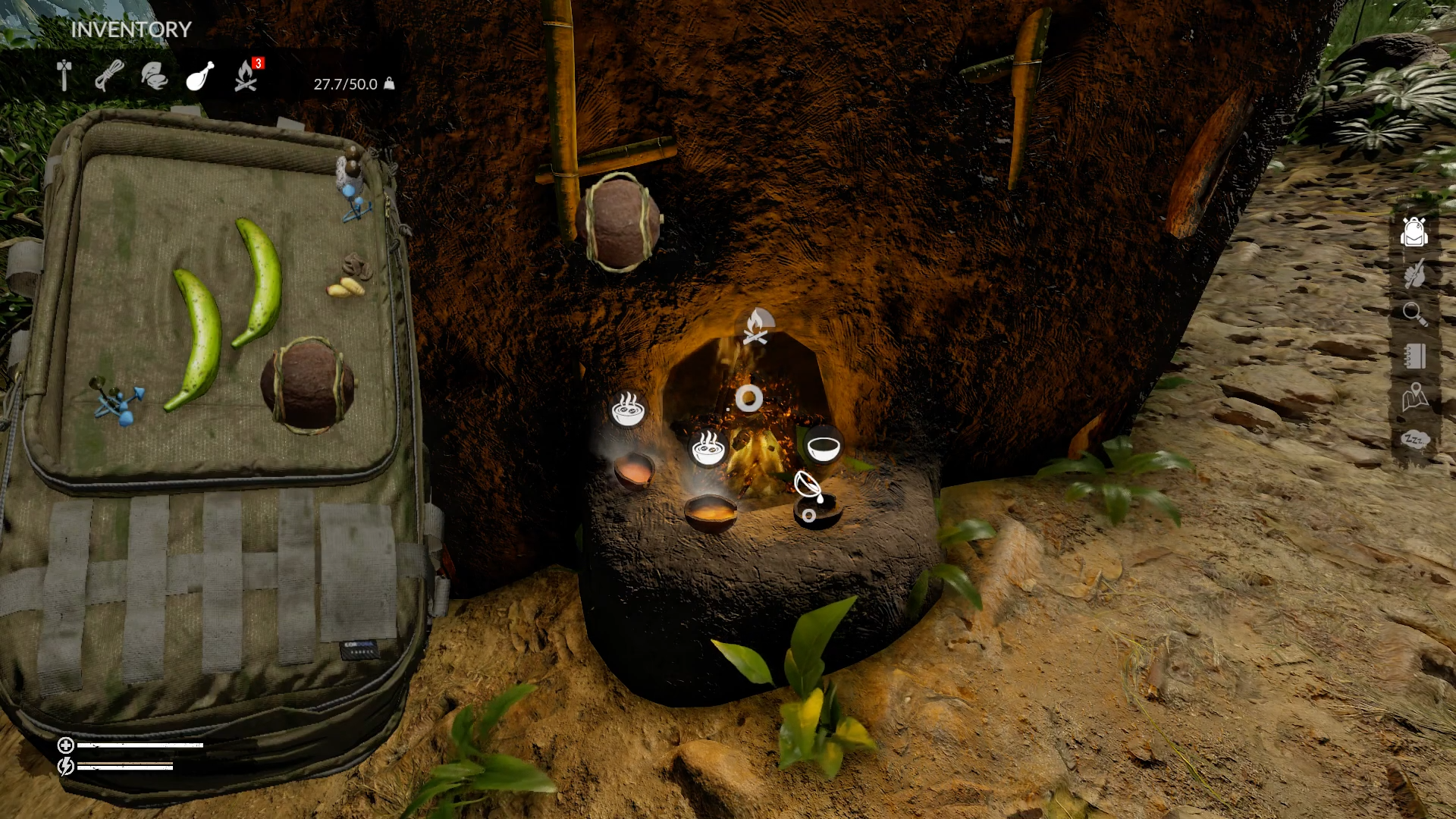Image resolution: width=1456 pixels, height=819 pixels.
Task: Open the campfire tab with badge 3
Action: (x=246, y=77)
